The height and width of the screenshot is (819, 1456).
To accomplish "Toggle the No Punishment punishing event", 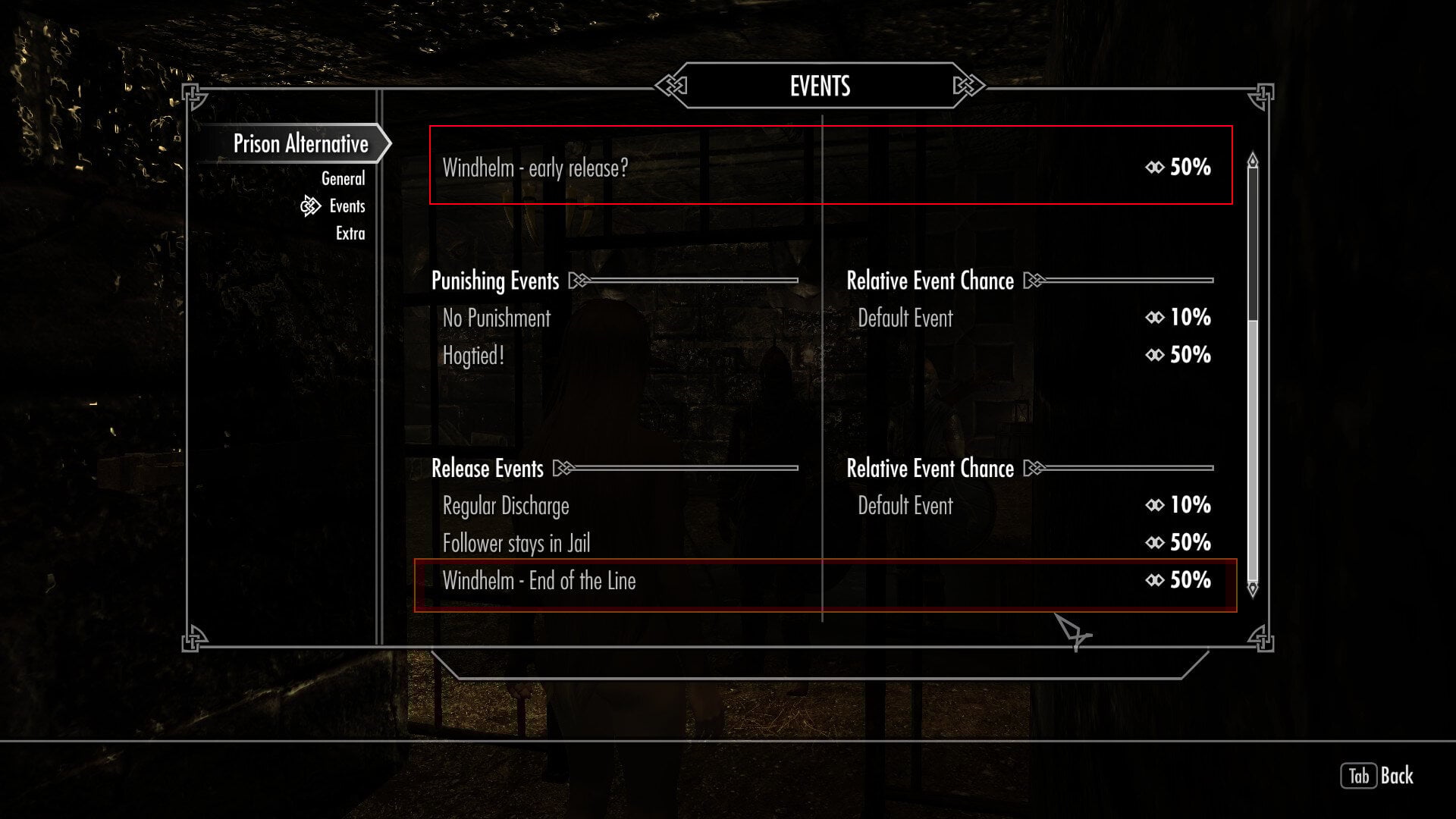I will coord(496,318).
